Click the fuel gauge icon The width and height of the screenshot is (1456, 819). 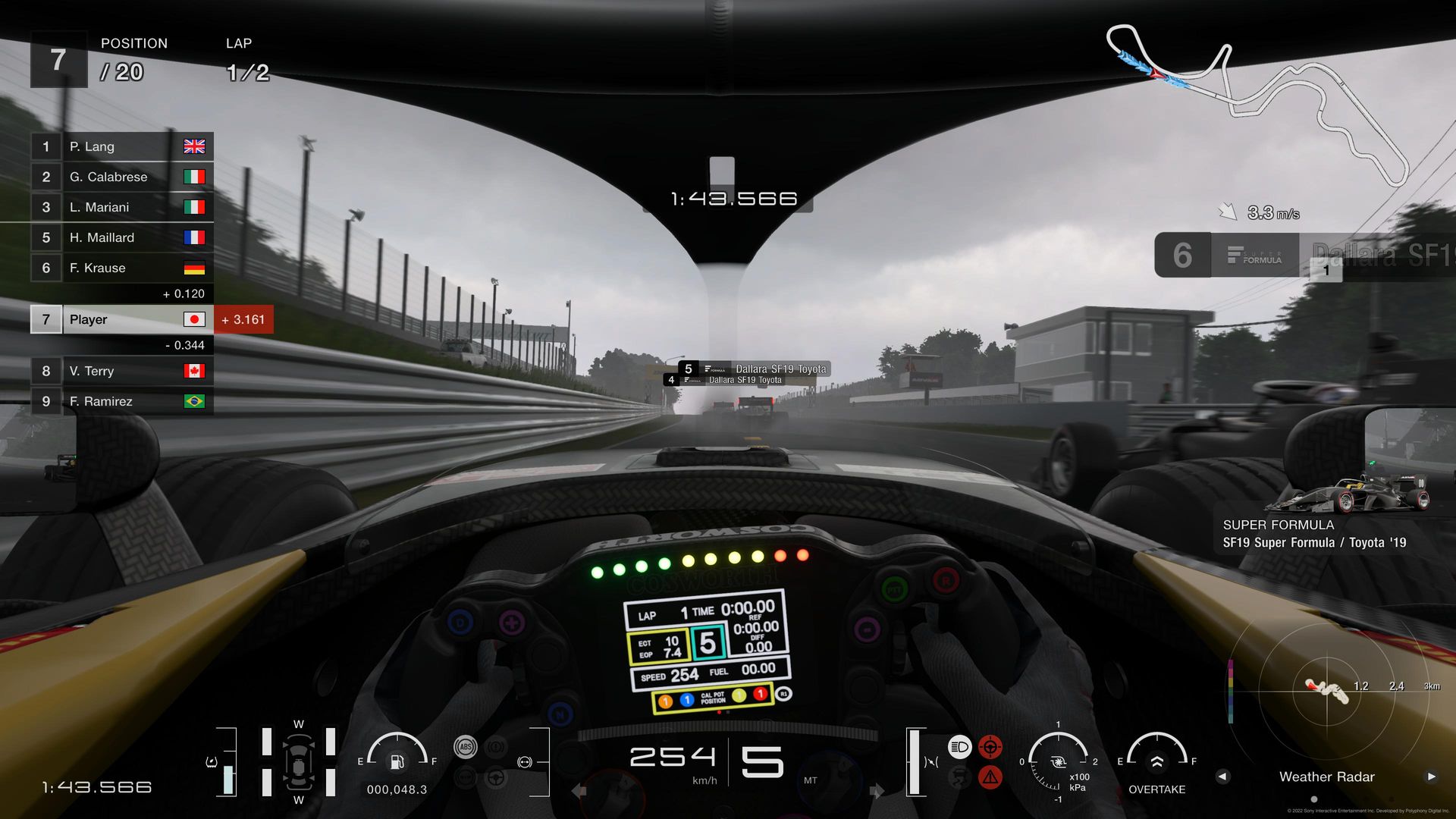[397, 761]
